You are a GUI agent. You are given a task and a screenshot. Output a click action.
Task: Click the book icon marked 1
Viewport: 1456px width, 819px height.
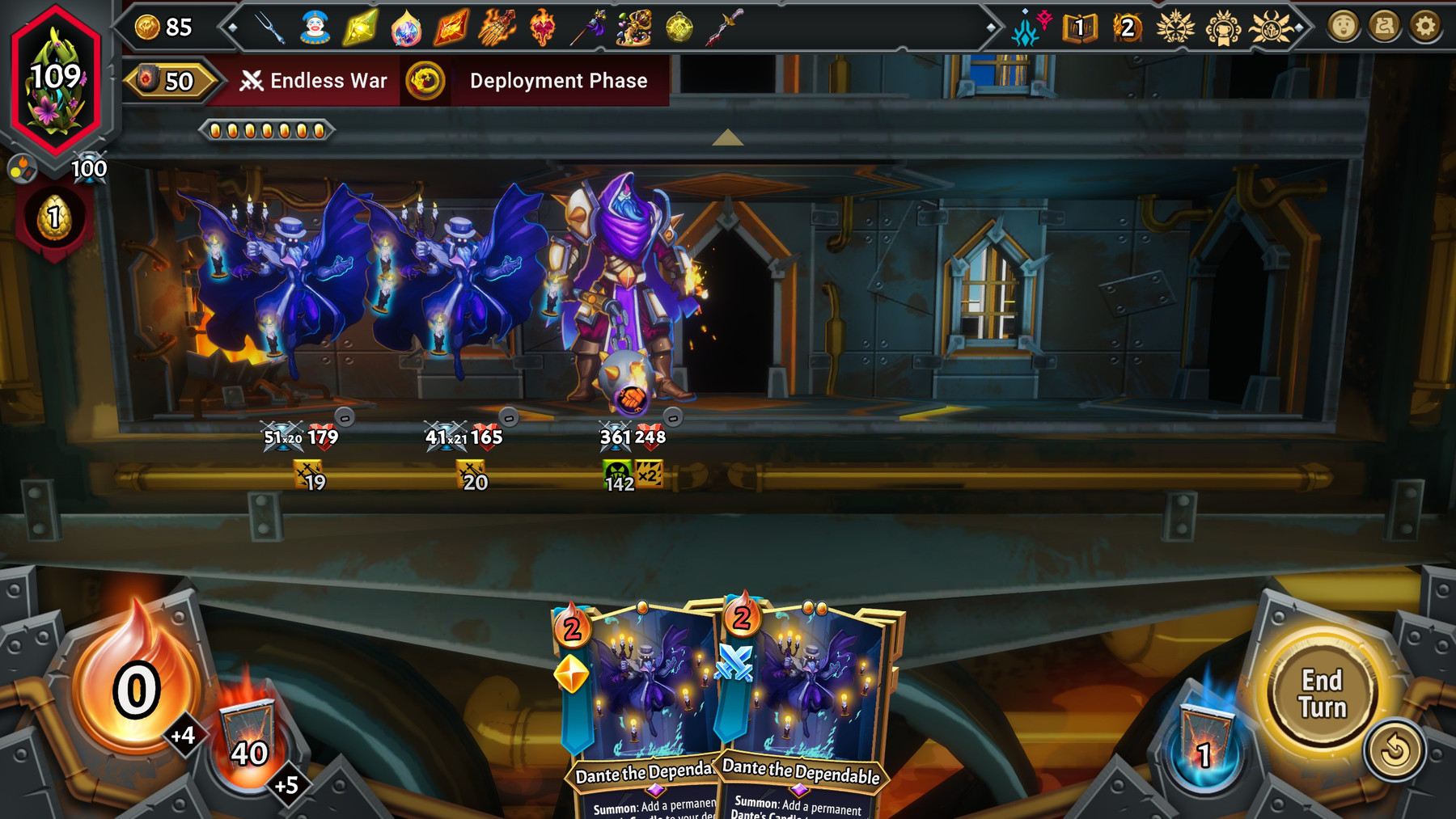tap(1079, 28)
